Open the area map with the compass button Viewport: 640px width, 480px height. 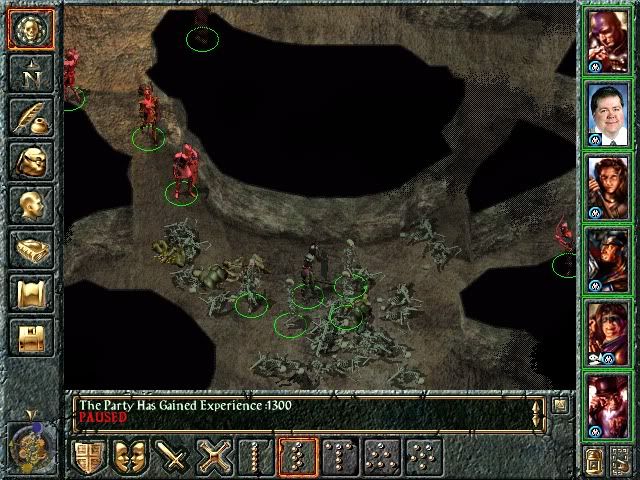click(30, 72)
